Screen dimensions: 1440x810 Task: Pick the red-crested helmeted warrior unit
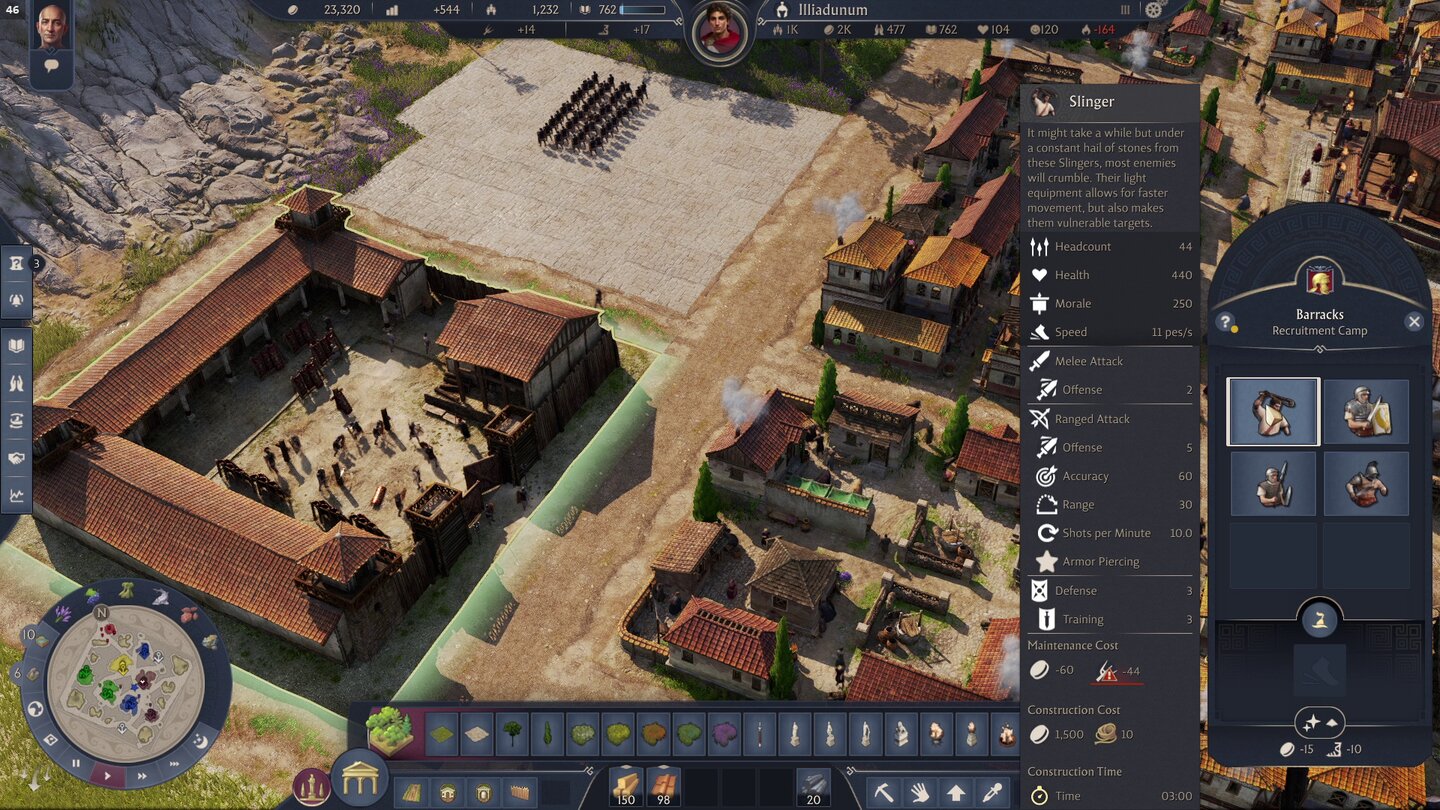tap(1366, 484)
